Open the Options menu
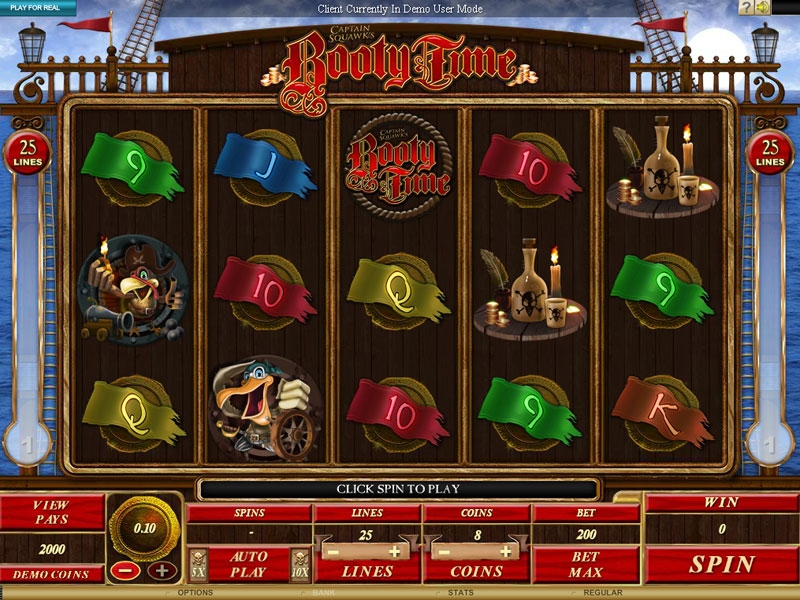This screenshot has width=800, height=600. (x=196, y=593)
